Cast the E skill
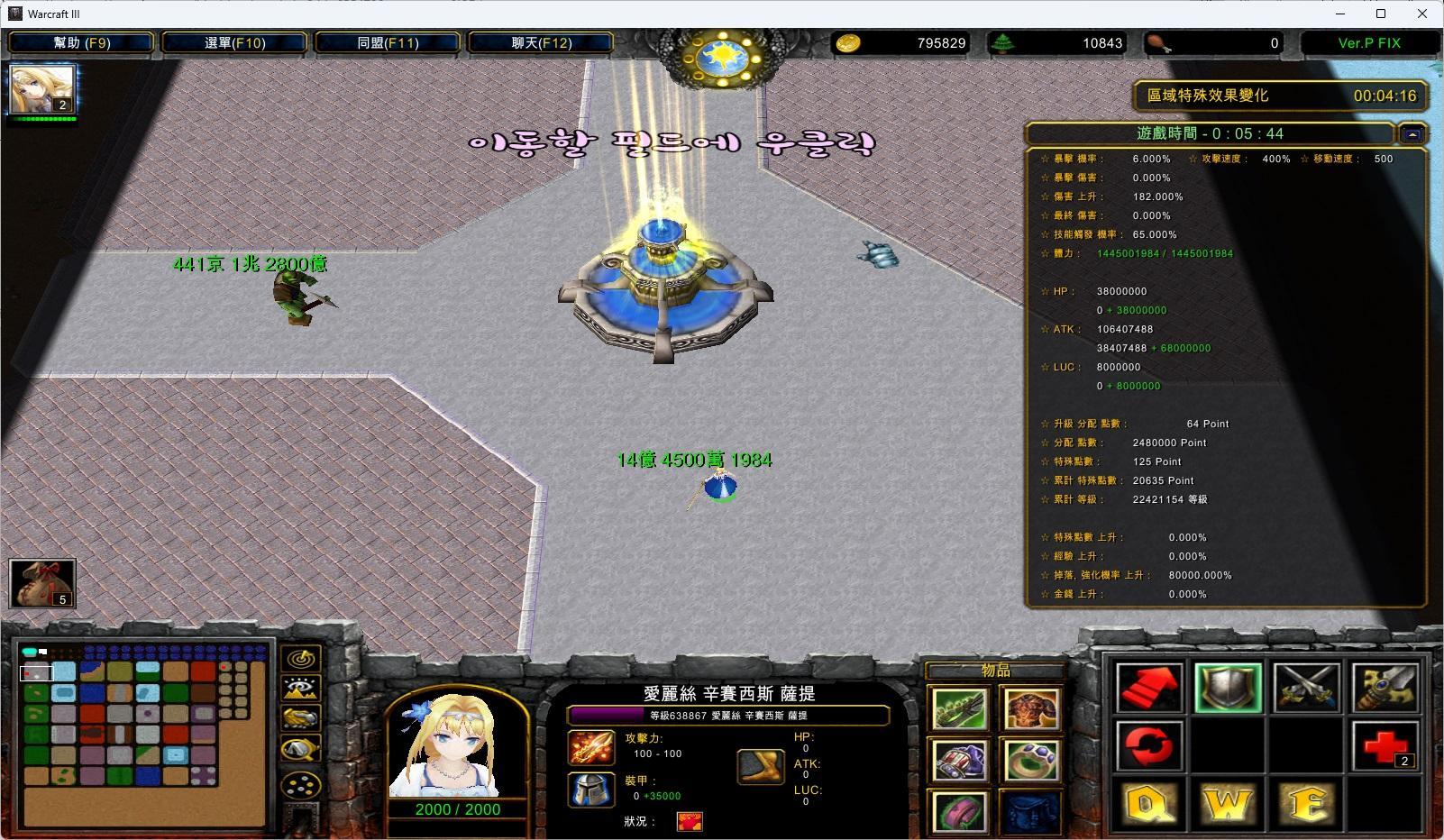Image resolution: width=1444 pixels, height=840 pixels. coord(1307,805)
